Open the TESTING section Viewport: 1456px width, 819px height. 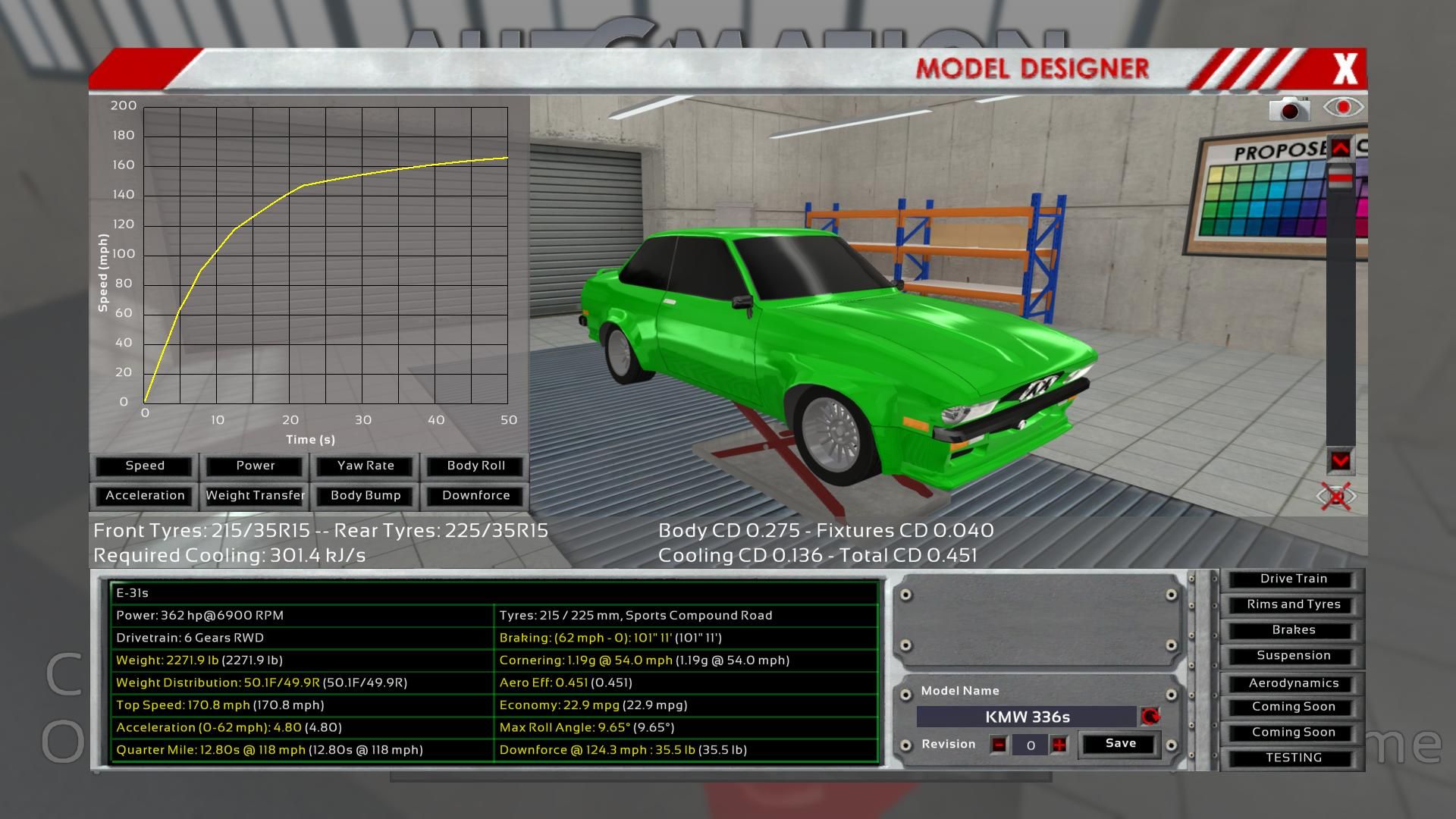[1293, 758]
